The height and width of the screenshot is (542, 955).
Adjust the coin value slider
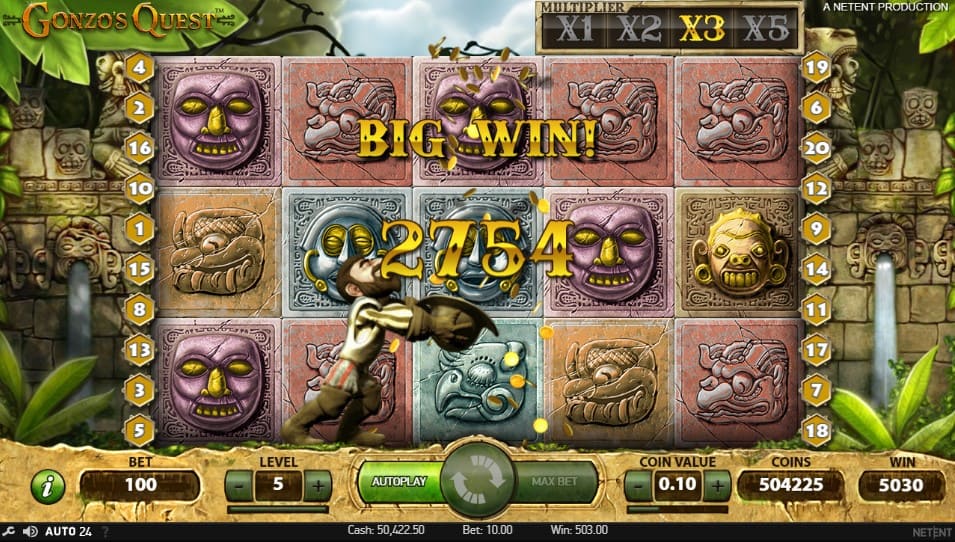(x=677, y=509)
